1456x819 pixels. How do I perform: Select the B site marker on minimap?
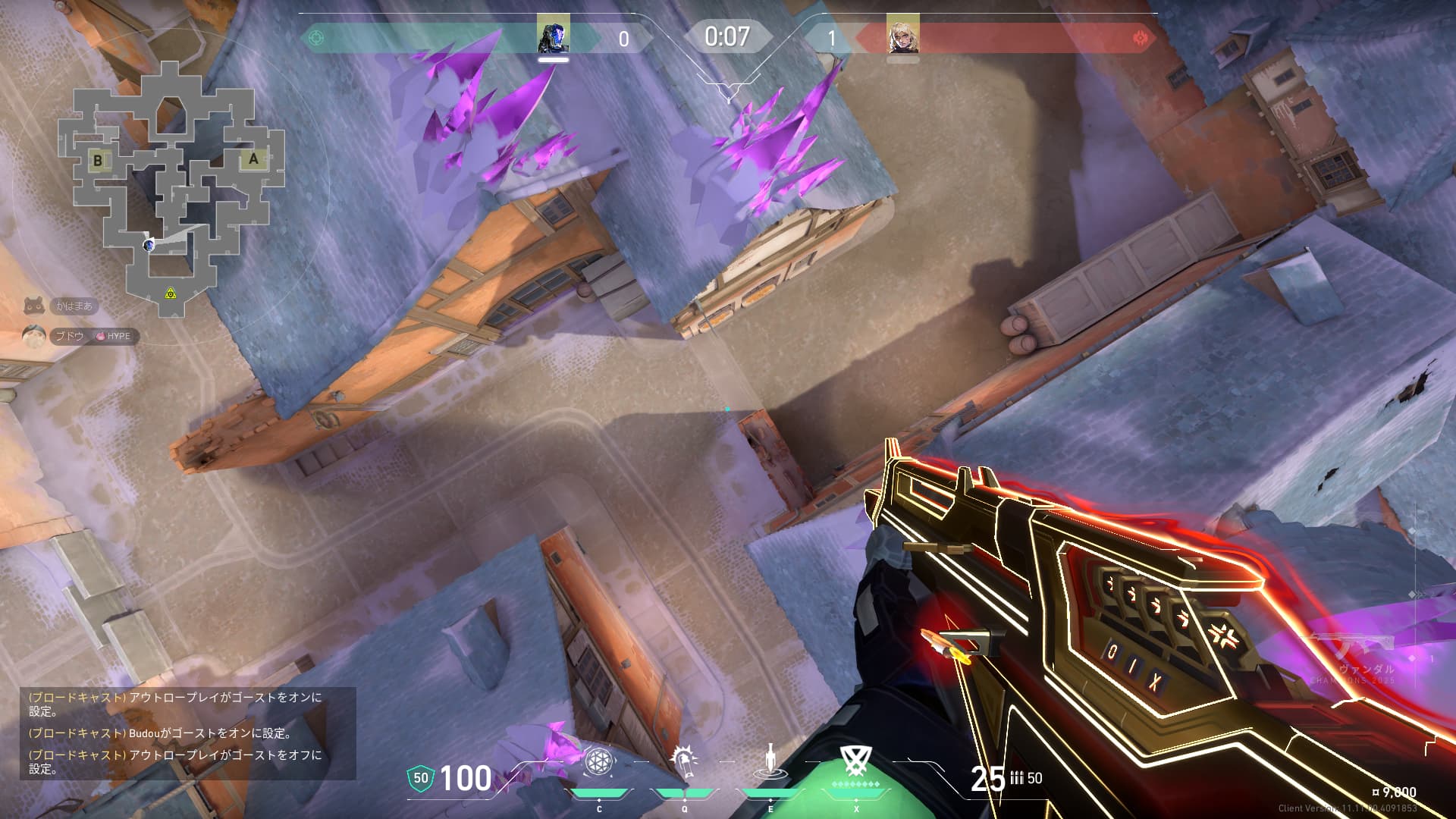(x=98, y=161)
